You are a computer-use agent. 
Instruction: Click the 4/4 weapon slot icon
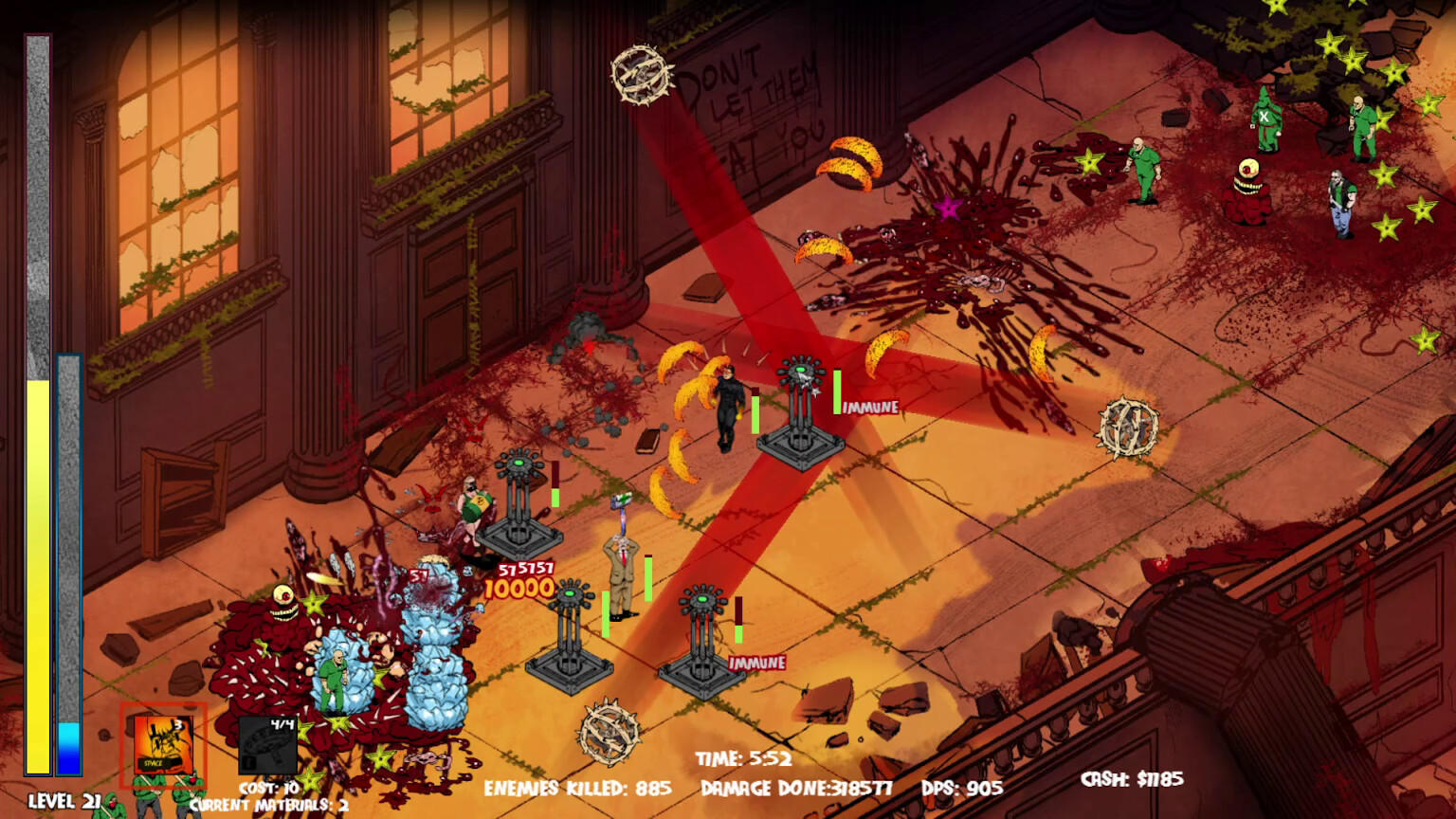(268, 742)
